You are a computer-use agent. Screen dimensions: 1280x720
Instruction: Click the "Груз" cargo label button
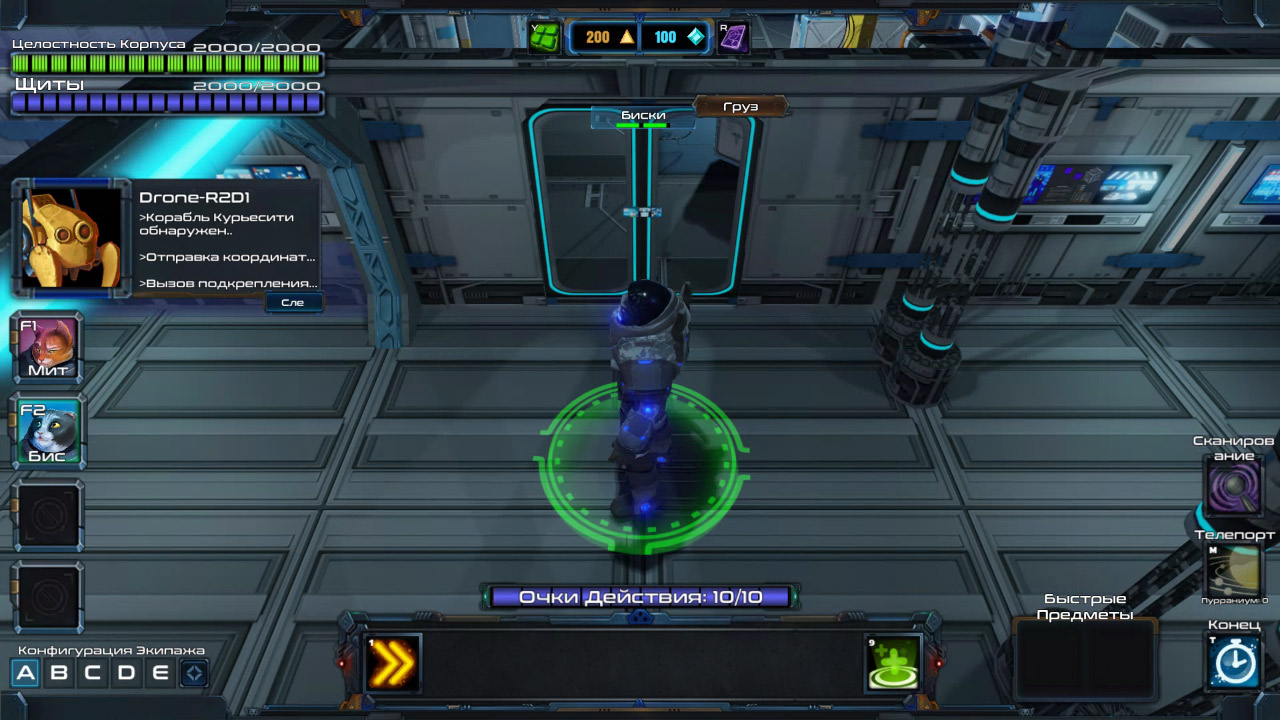tap(740, 106)
